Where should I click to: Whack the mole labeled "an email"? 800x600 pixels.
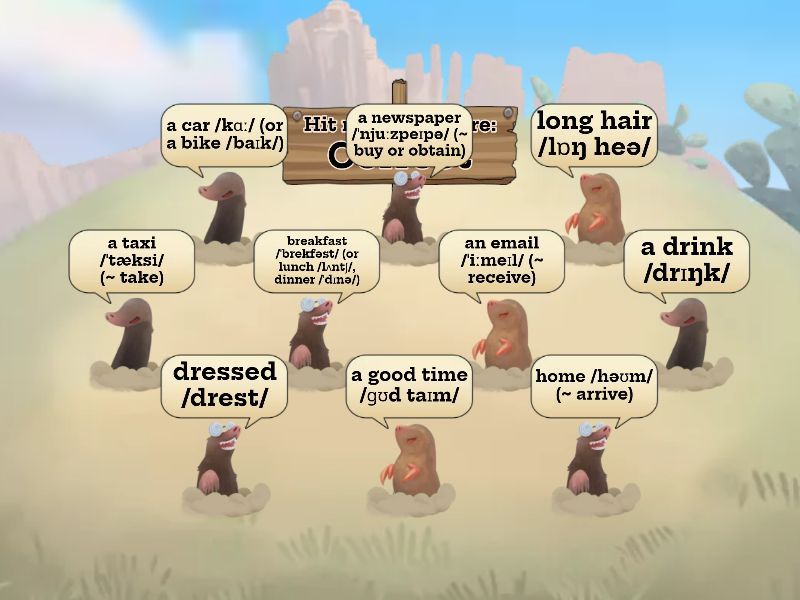click(499, 332)
